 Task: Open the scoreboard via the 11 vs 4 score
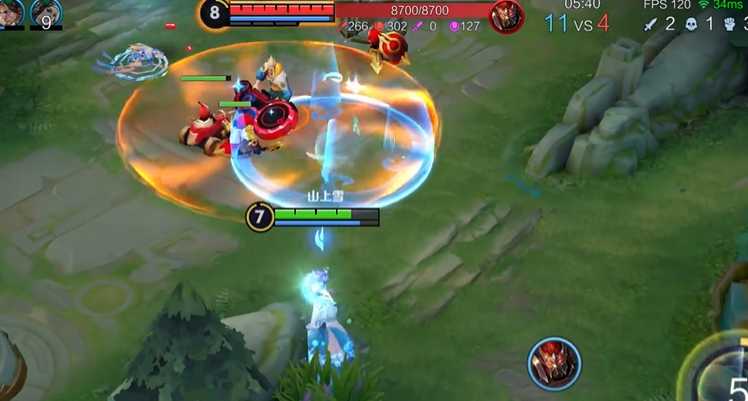(578, 23)
